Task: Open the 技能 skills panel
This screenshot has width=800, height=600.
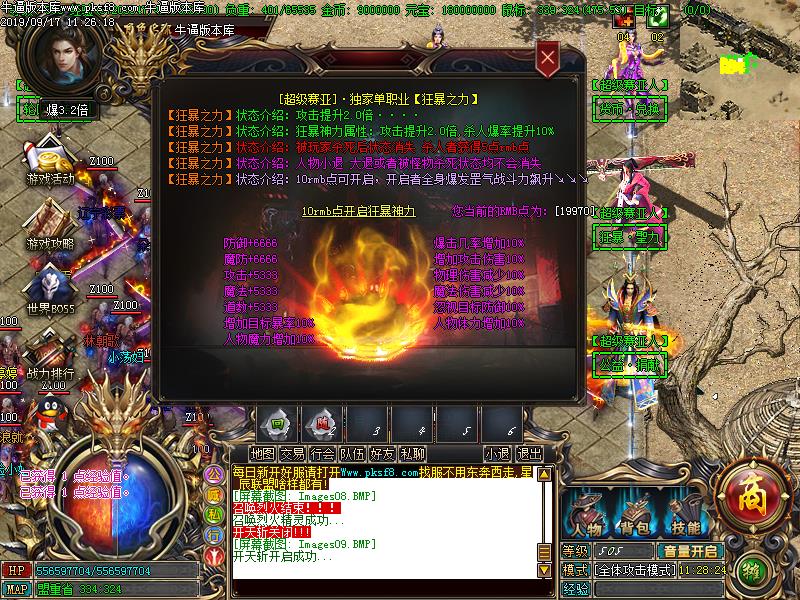Action: click(685, 515)
